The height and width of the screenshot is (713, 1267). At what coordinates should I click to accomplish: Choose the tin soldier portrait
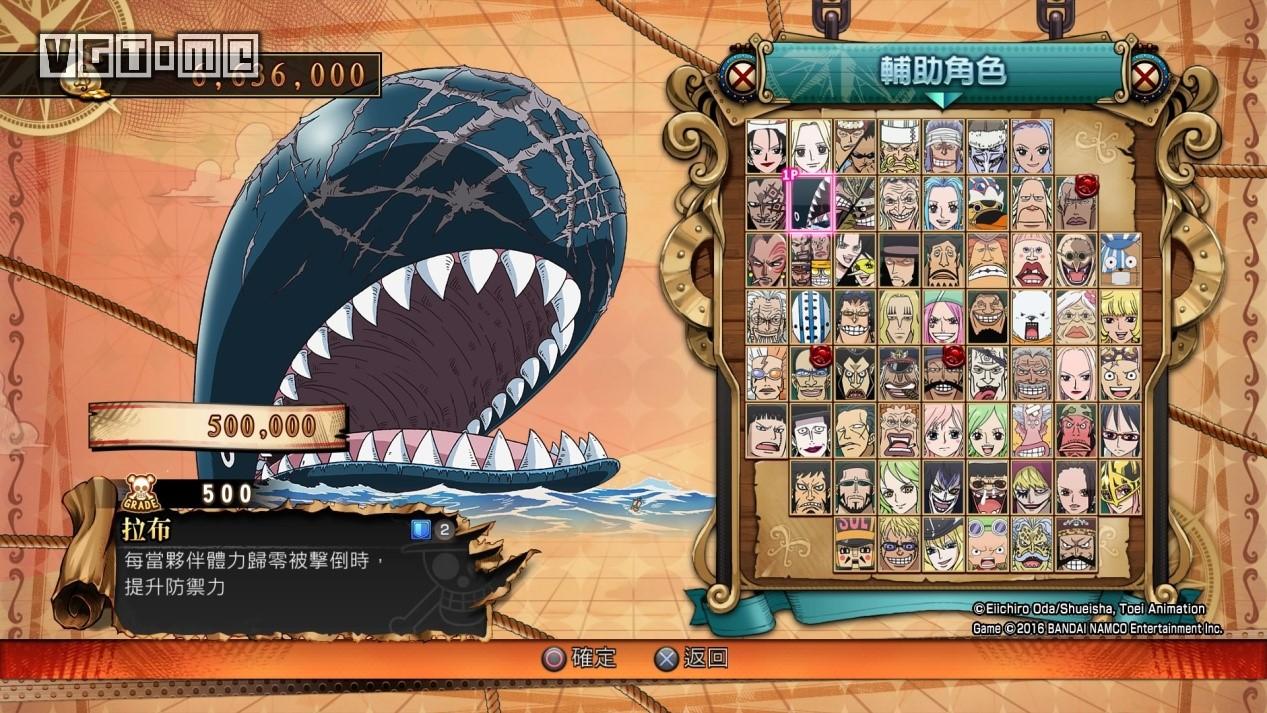coord(855,543)
